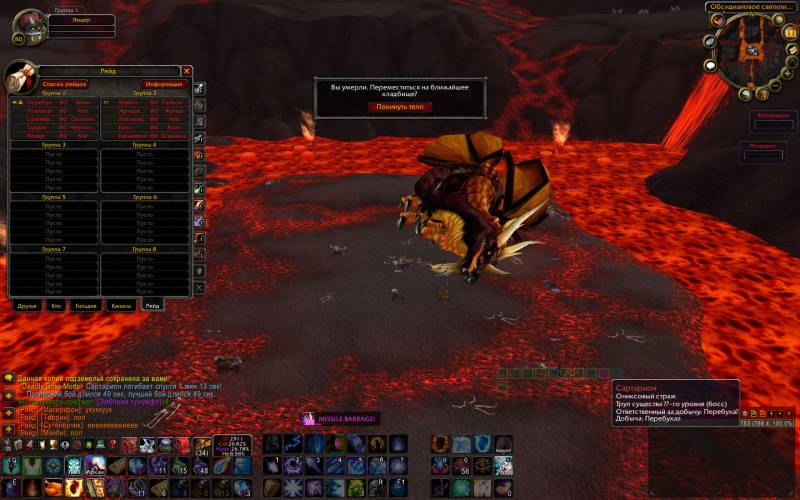Screen dimensions: 800x500
Task: Select raid member Таррин in Group 1
Action: [x=38, y=128]
